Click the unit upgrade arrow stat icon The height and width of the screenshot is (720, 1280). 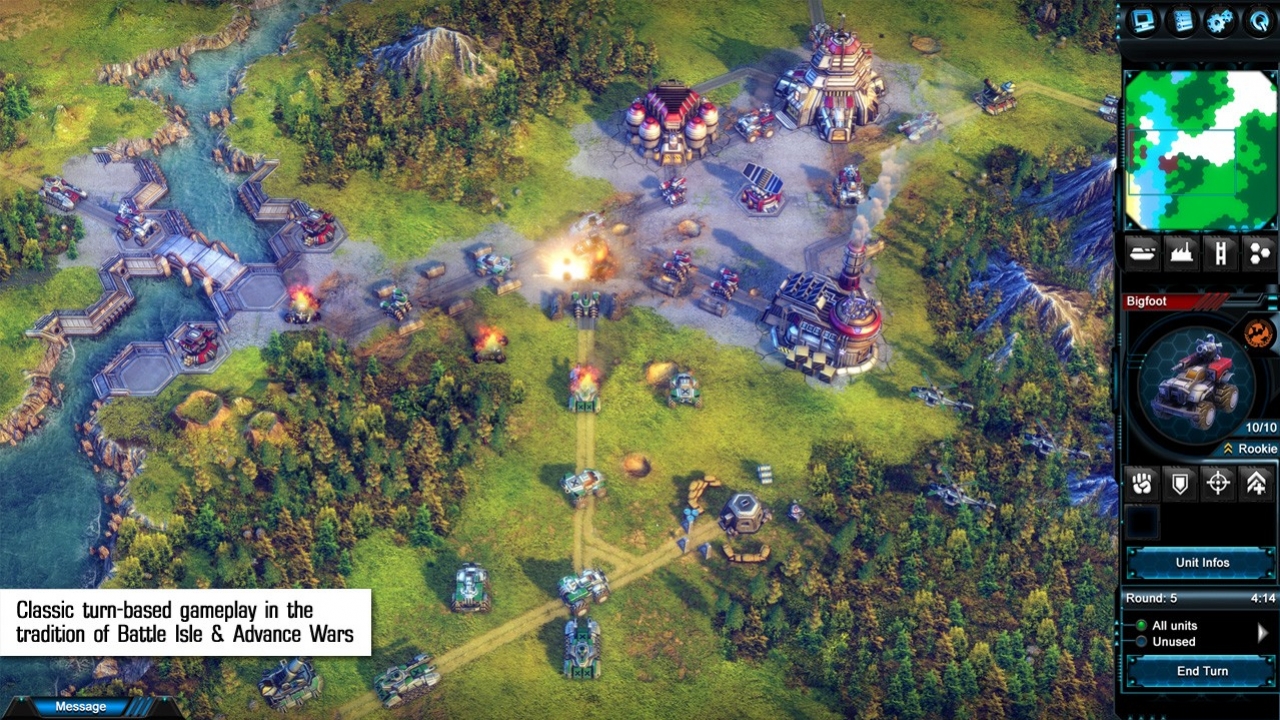click(1255, 483)
